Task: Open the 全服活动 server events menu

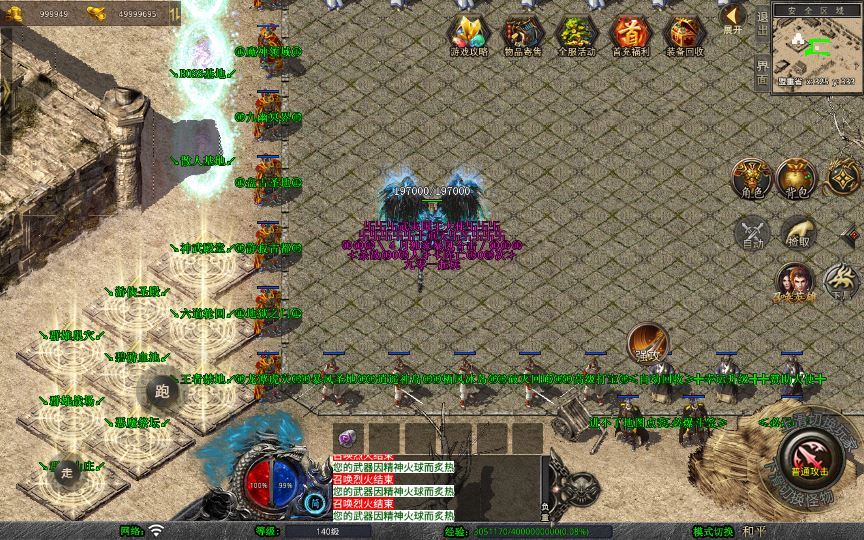Action: tap(575, 36)
